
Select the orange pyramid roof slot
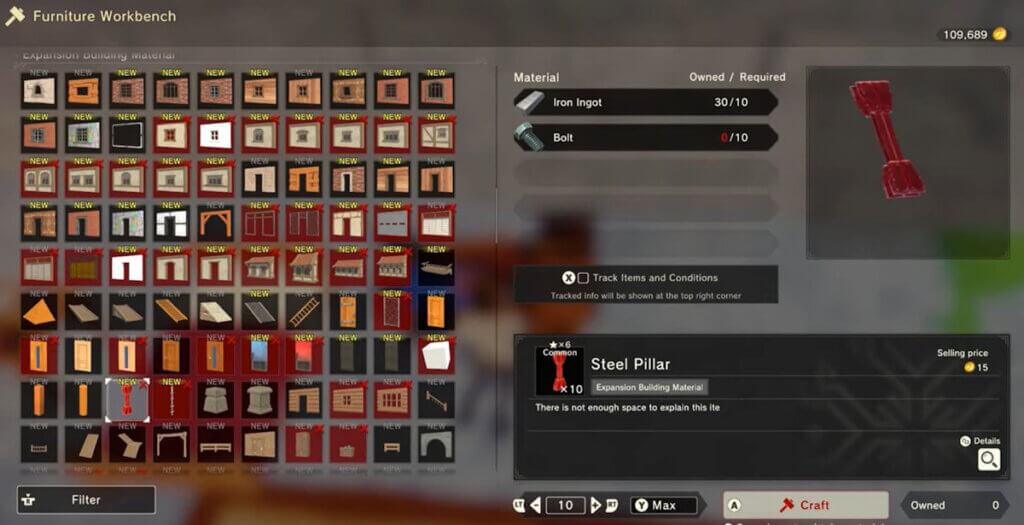[x=39, y=312]
